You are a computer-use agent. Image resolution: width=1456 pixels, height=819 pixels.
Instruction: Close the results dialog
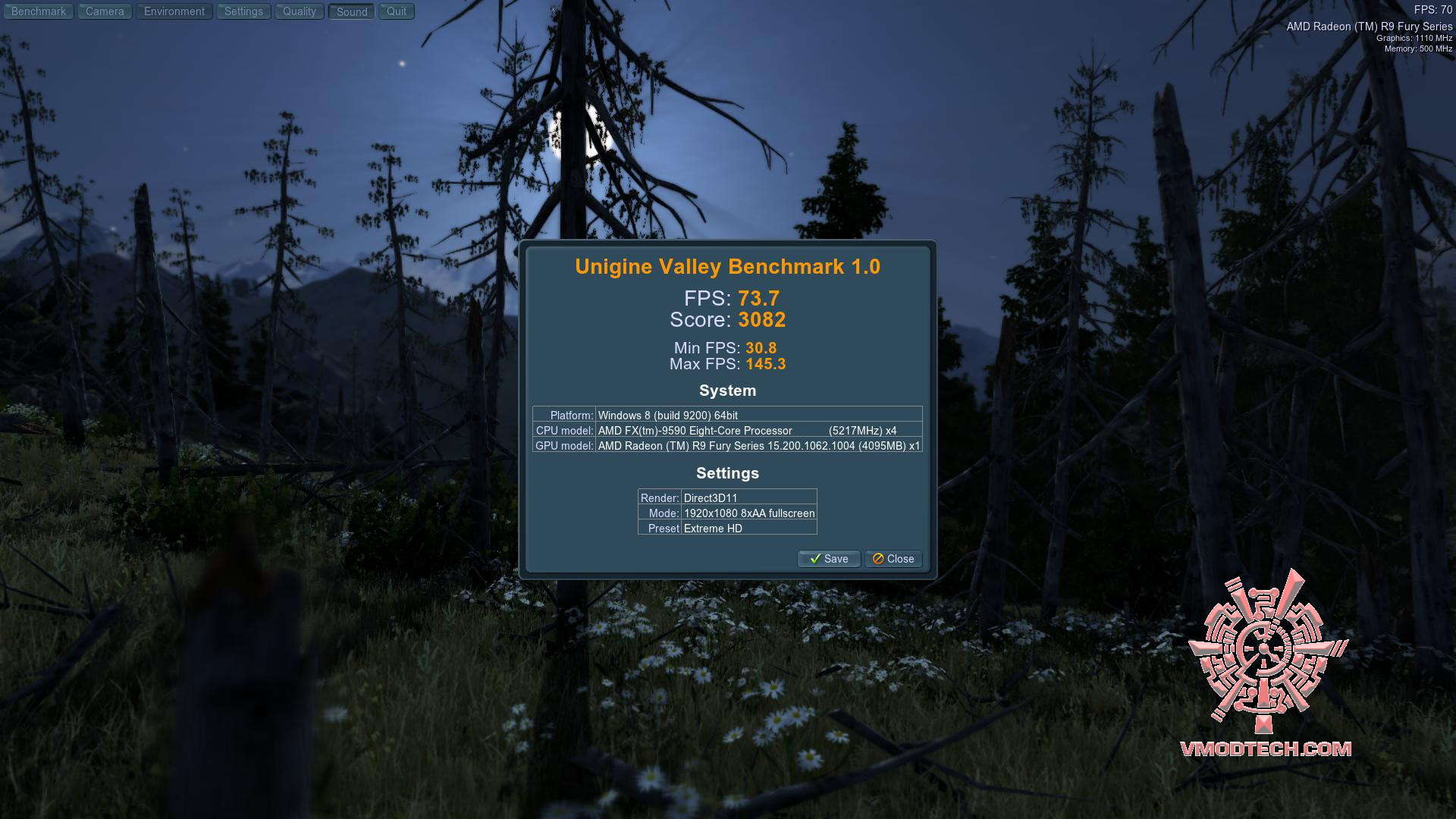pos(893,559)
